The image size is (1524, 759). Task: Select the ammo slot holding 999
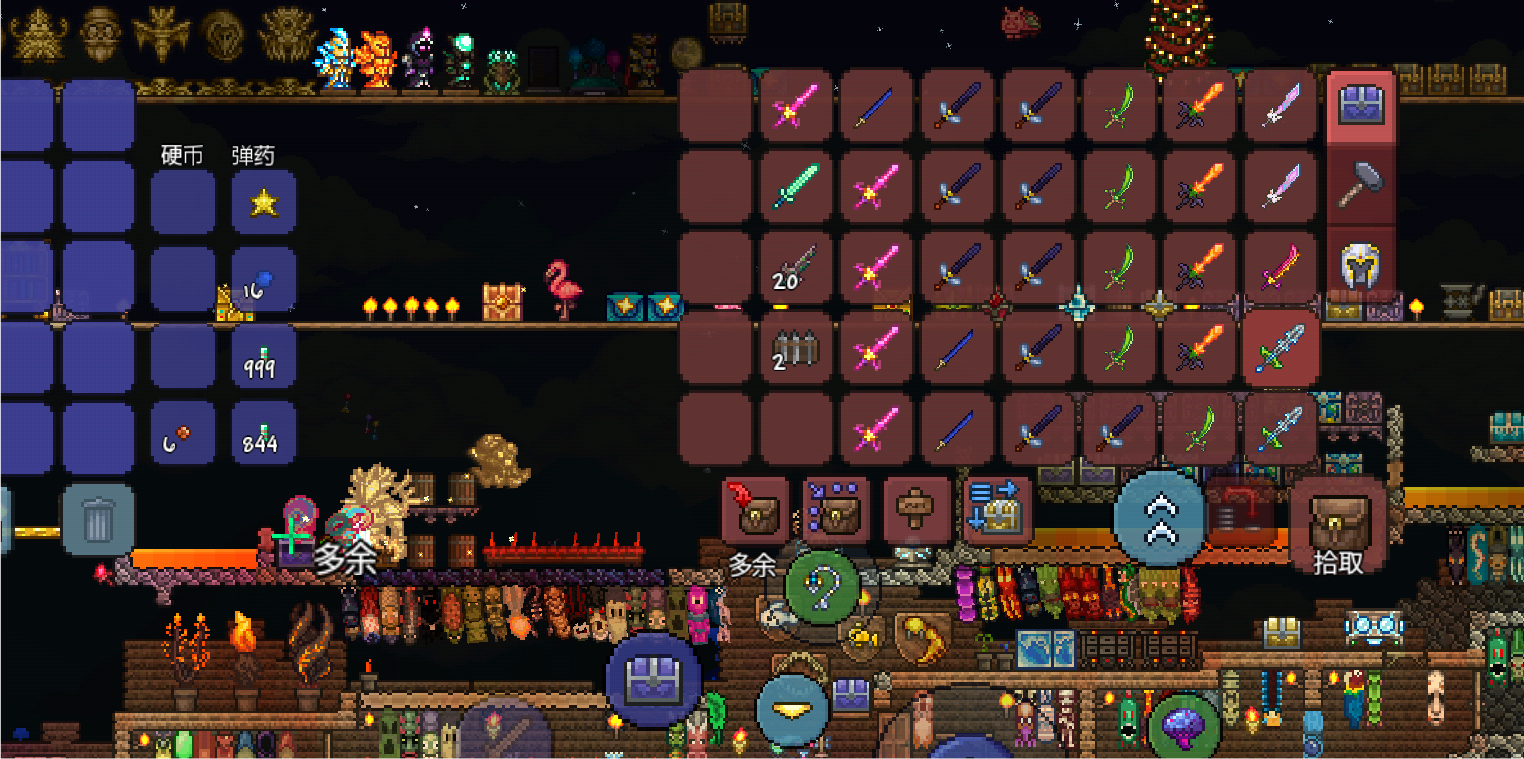(263, 357)
